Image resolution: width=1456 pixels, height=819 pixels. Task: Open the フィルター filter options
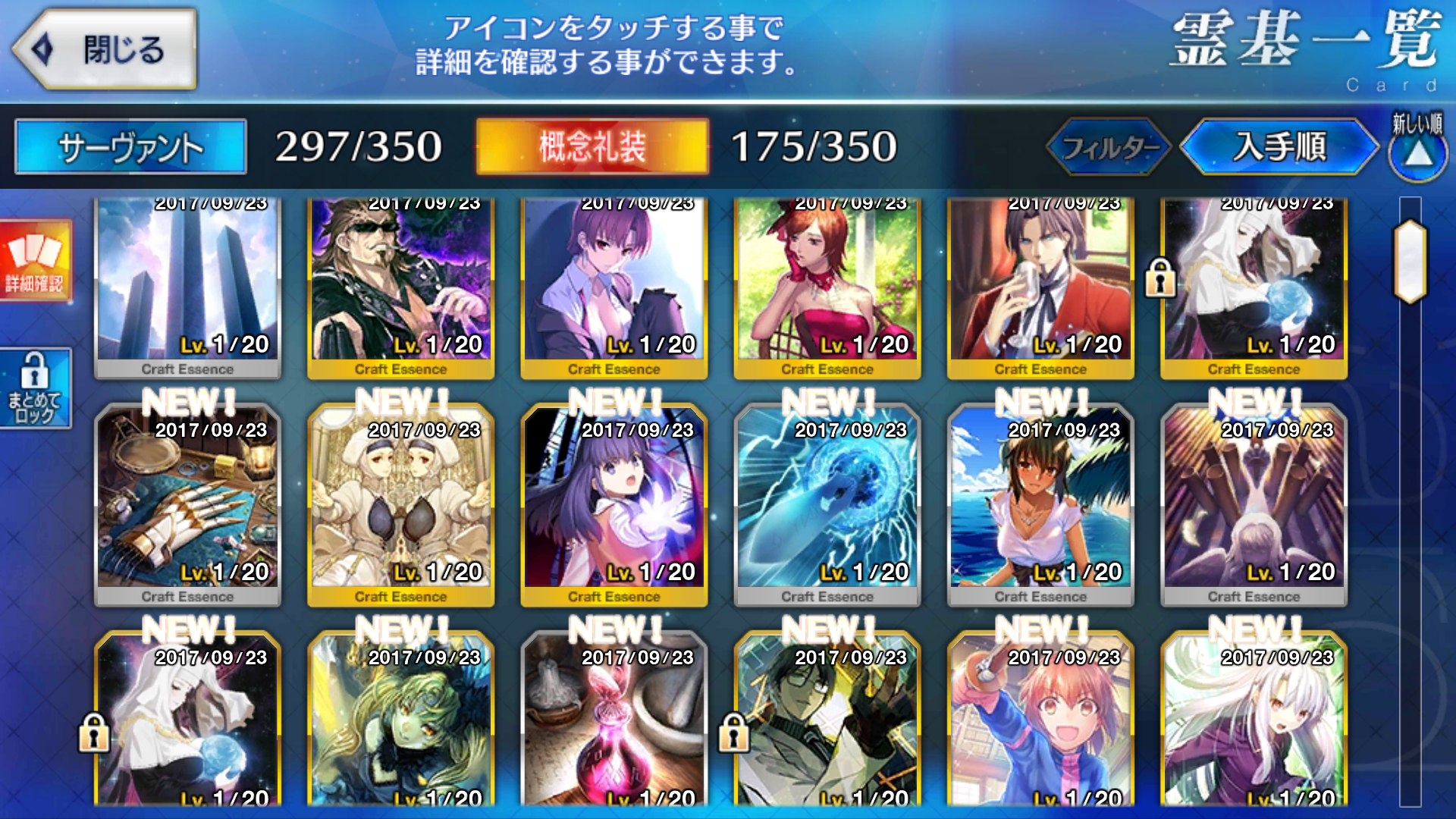click(x=1109, y=146)
